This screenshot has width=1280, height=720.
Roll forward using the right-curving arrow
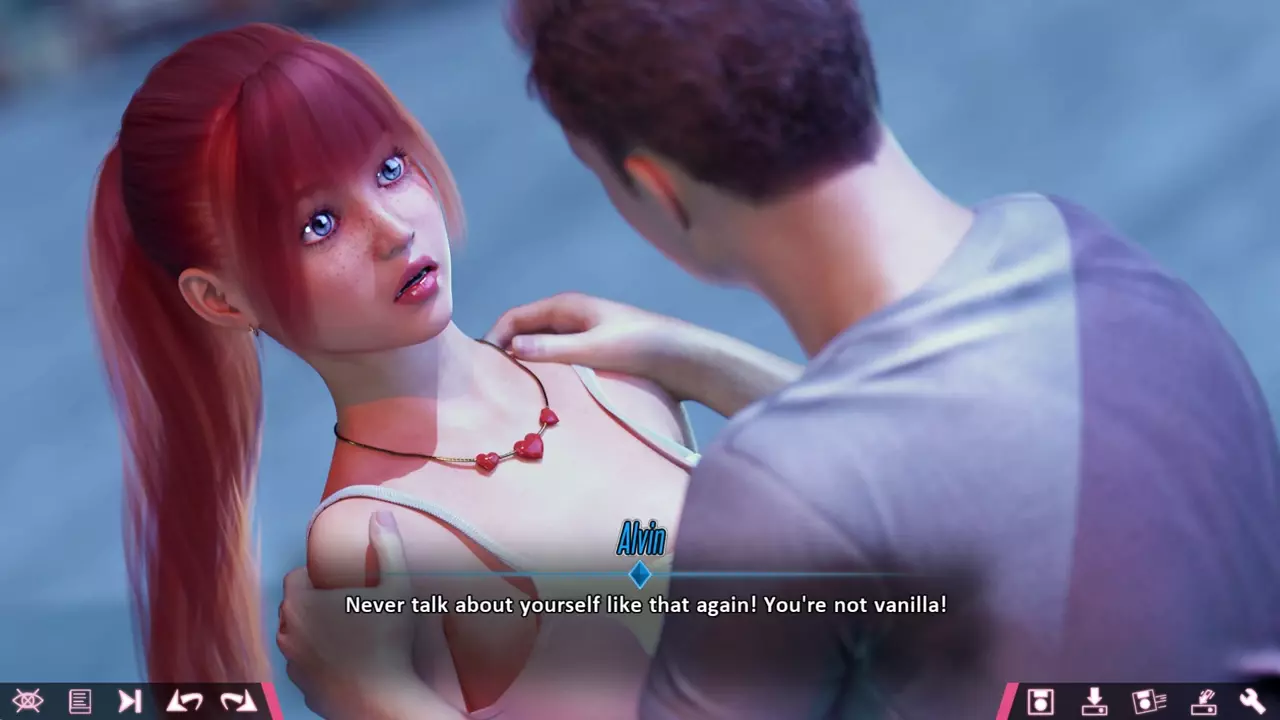tap(238, 701)
